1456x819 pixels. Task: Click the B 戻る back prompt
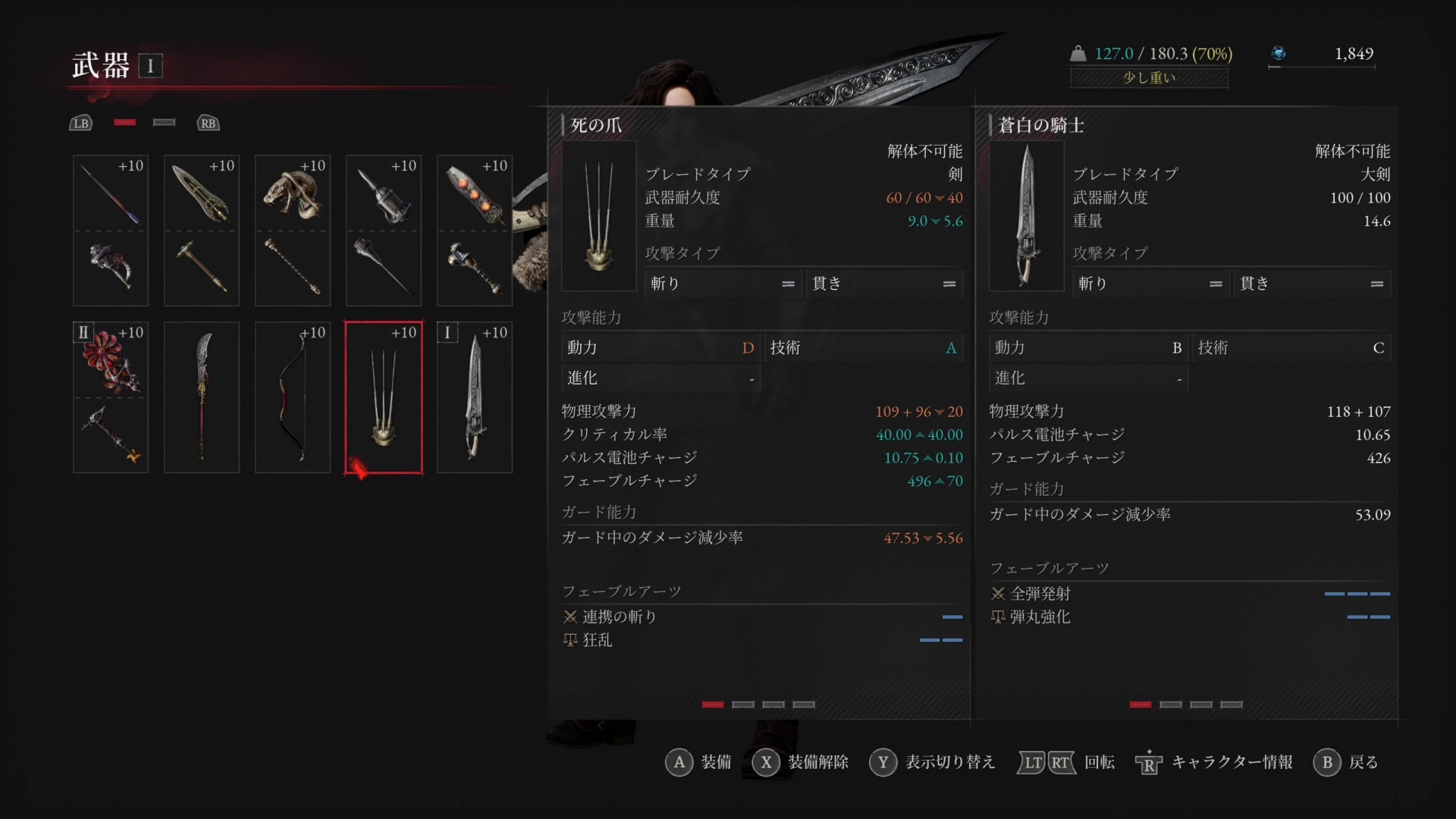pyautogui.click(x=1327, y=763)
